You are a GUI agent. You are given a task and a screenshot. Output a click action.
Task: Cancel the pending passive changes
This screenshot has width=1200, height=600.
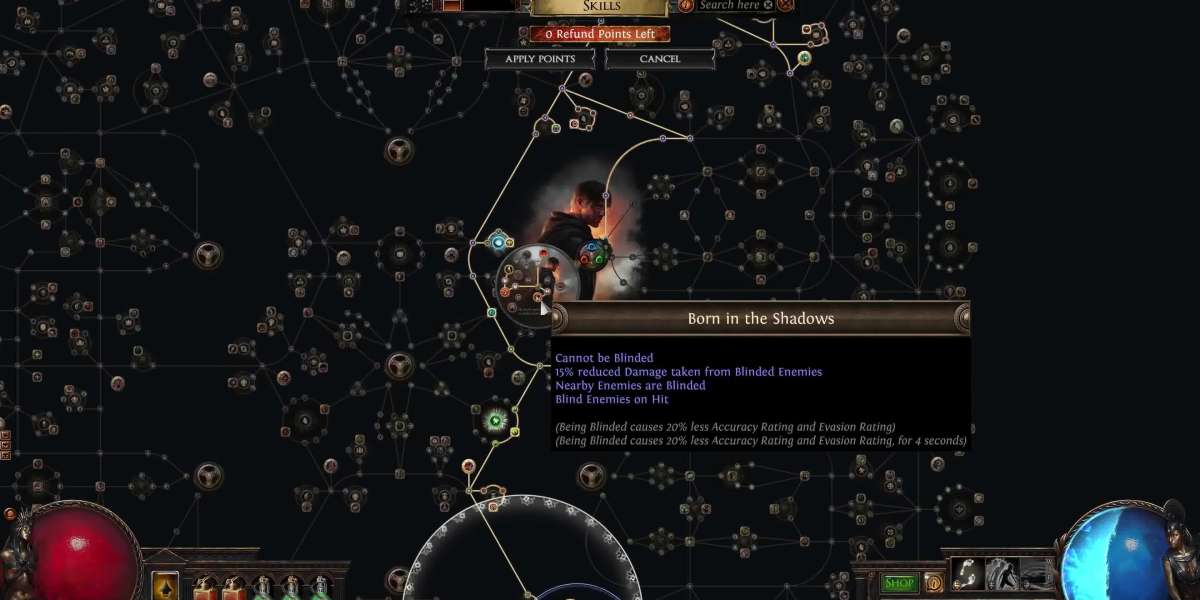click(659, 59)
